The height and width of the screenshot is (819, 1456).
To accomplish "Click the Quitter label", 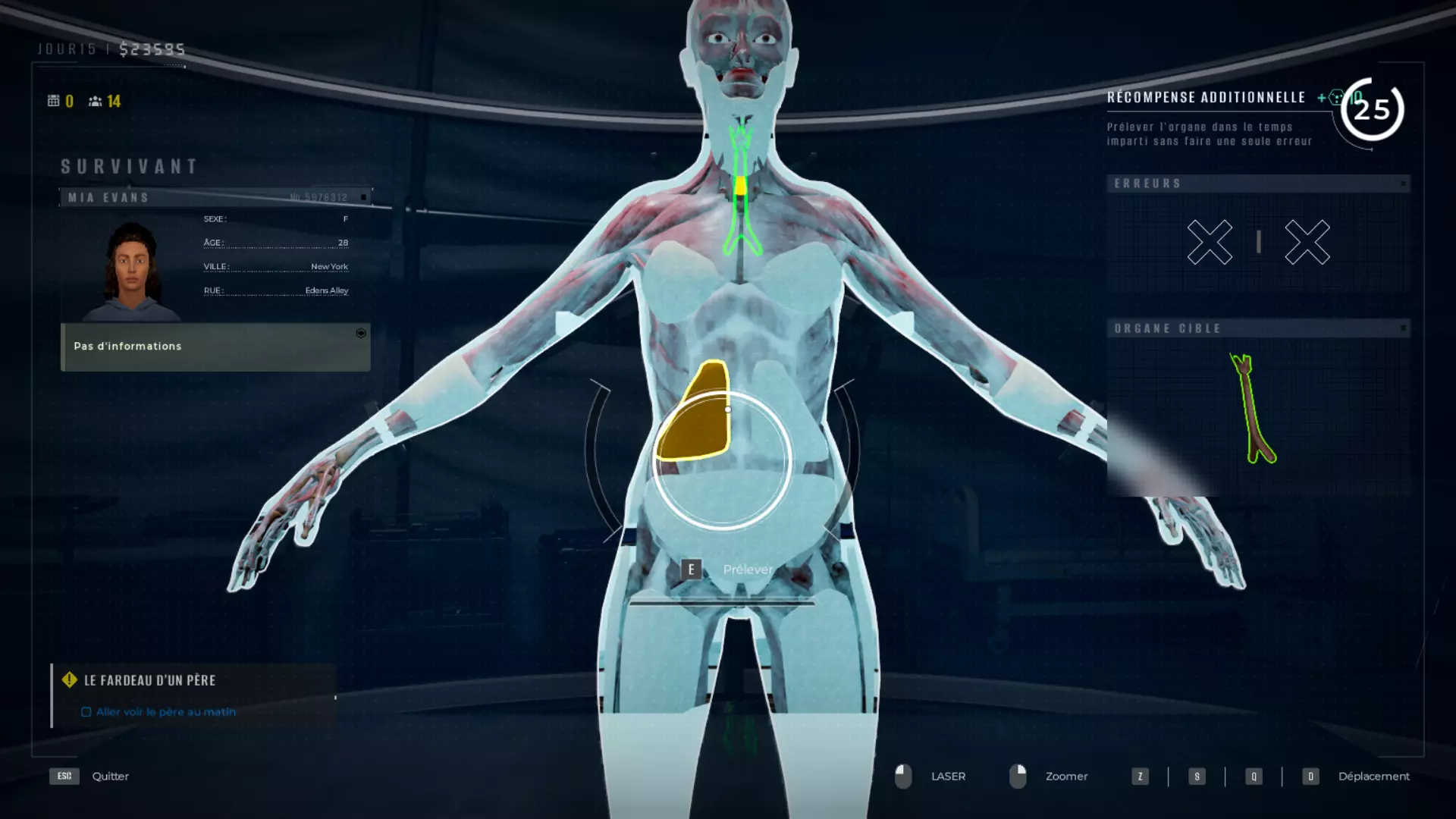I will click(110, 776).
